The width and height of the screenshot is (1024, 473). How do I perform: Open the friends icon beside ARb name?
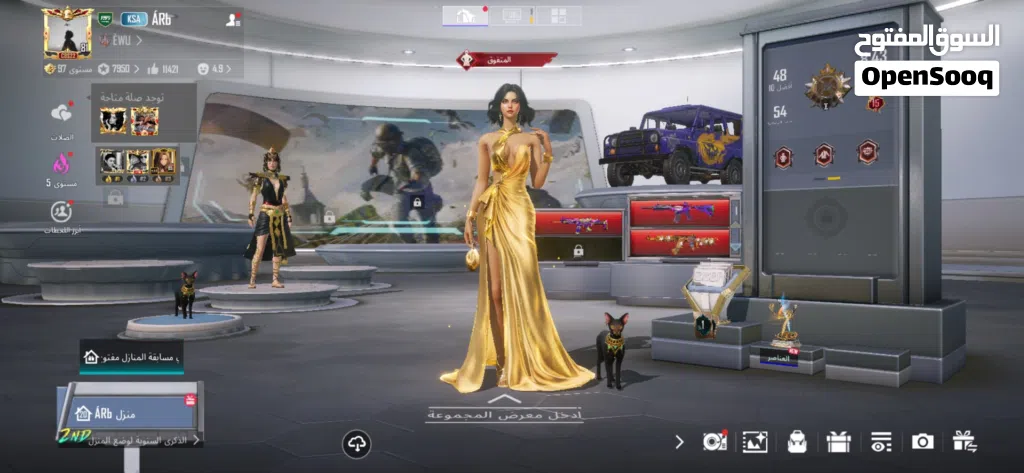tap(232, 19)
